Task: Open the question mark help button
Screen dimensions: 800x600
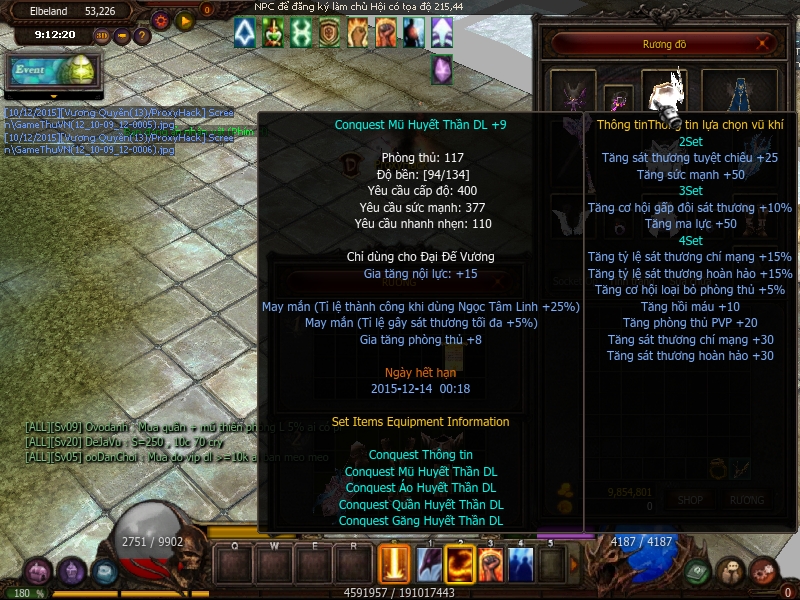Action: [x=142, y=36]
